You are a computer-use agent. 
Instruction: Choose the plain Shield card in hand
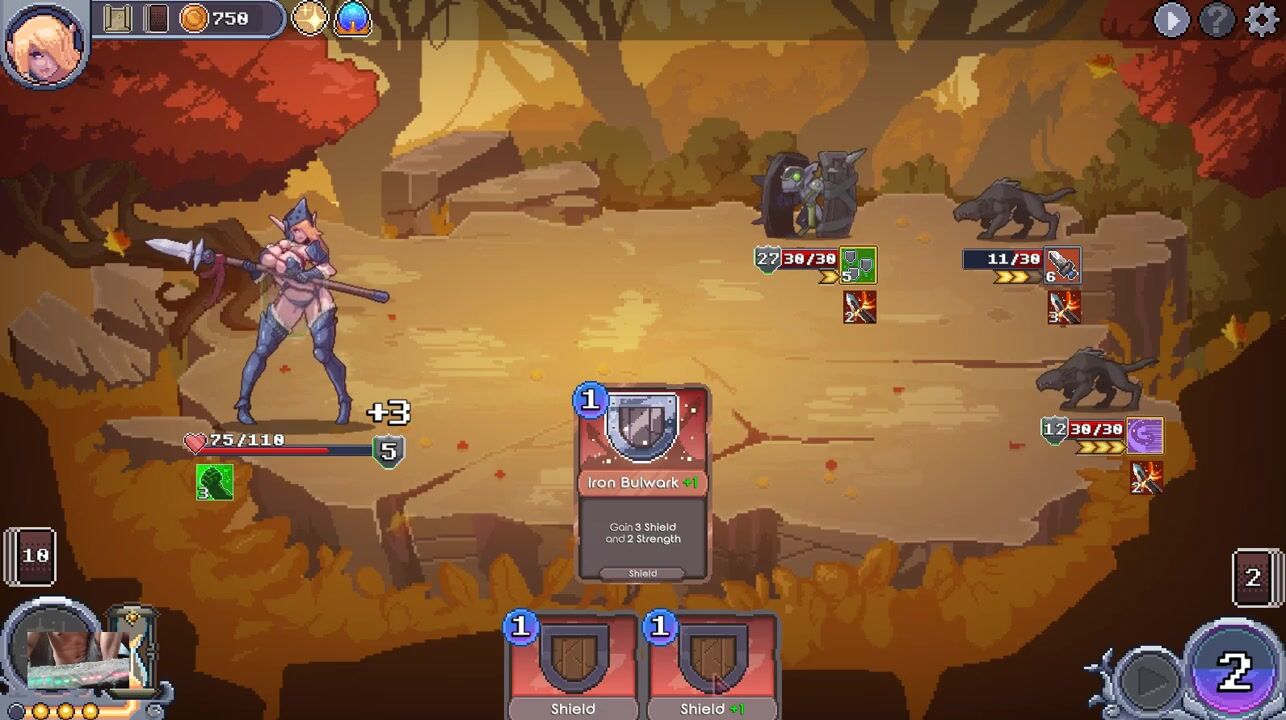tap(573, 665)
